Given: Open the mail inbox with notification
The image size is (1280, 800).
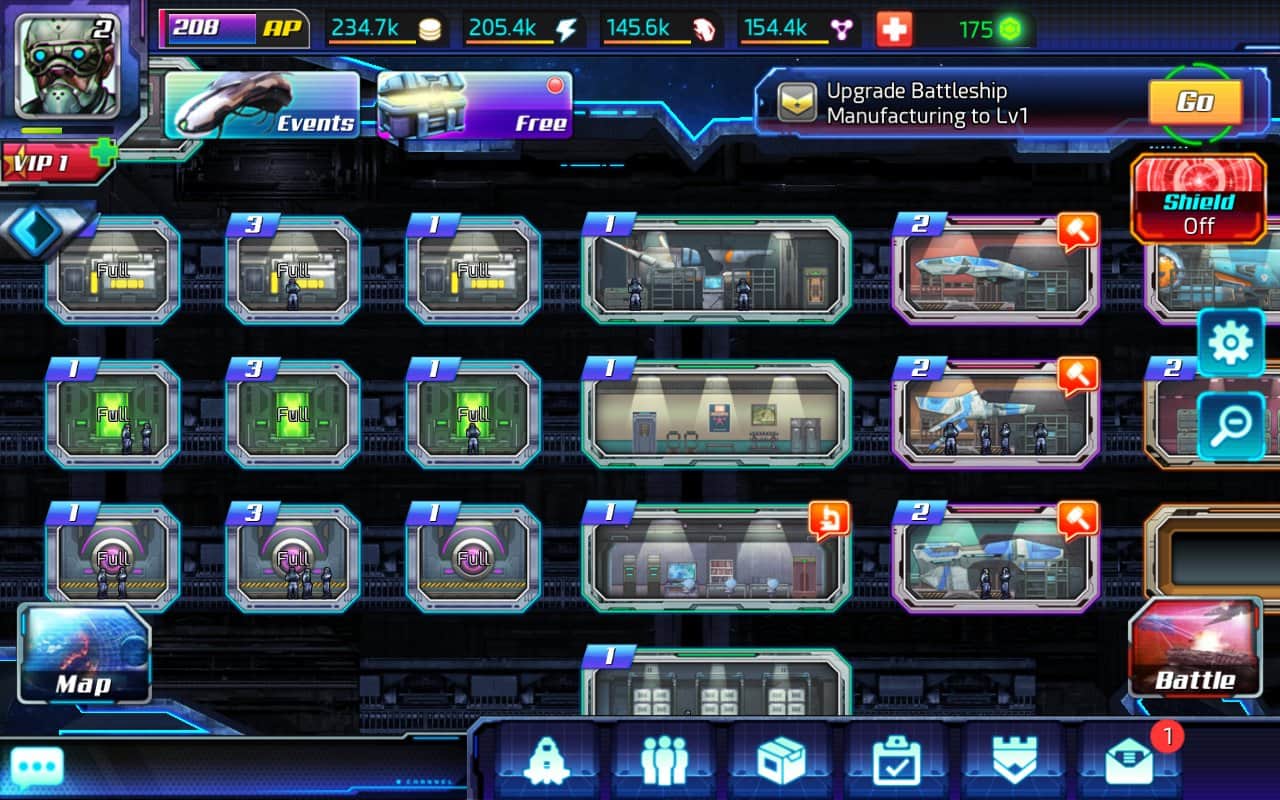Looking at the screenshot, I should pos(1130,762).
